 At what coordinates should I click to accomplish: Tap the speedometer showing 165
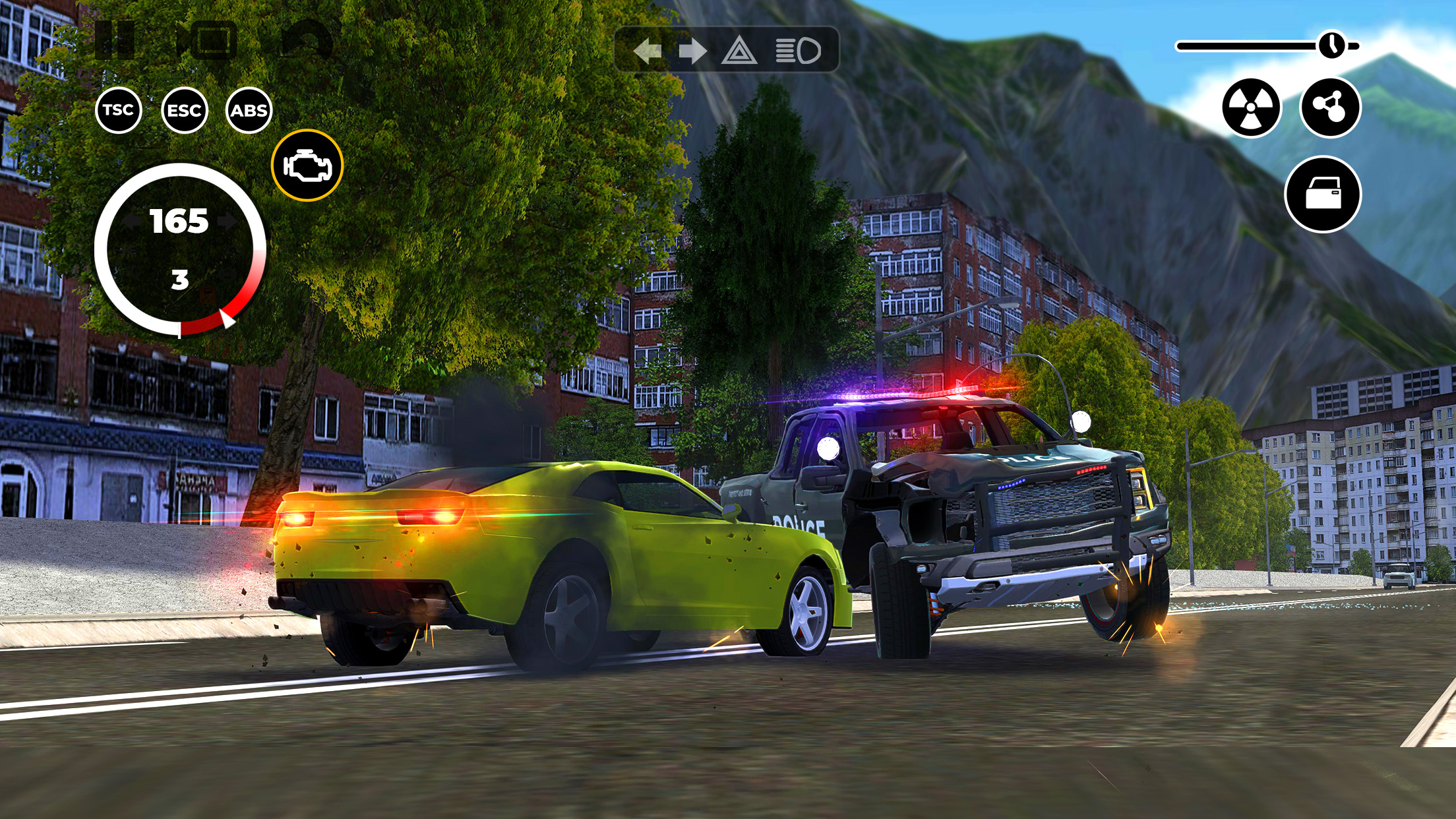pyautogui.click(x=179, y=221)
